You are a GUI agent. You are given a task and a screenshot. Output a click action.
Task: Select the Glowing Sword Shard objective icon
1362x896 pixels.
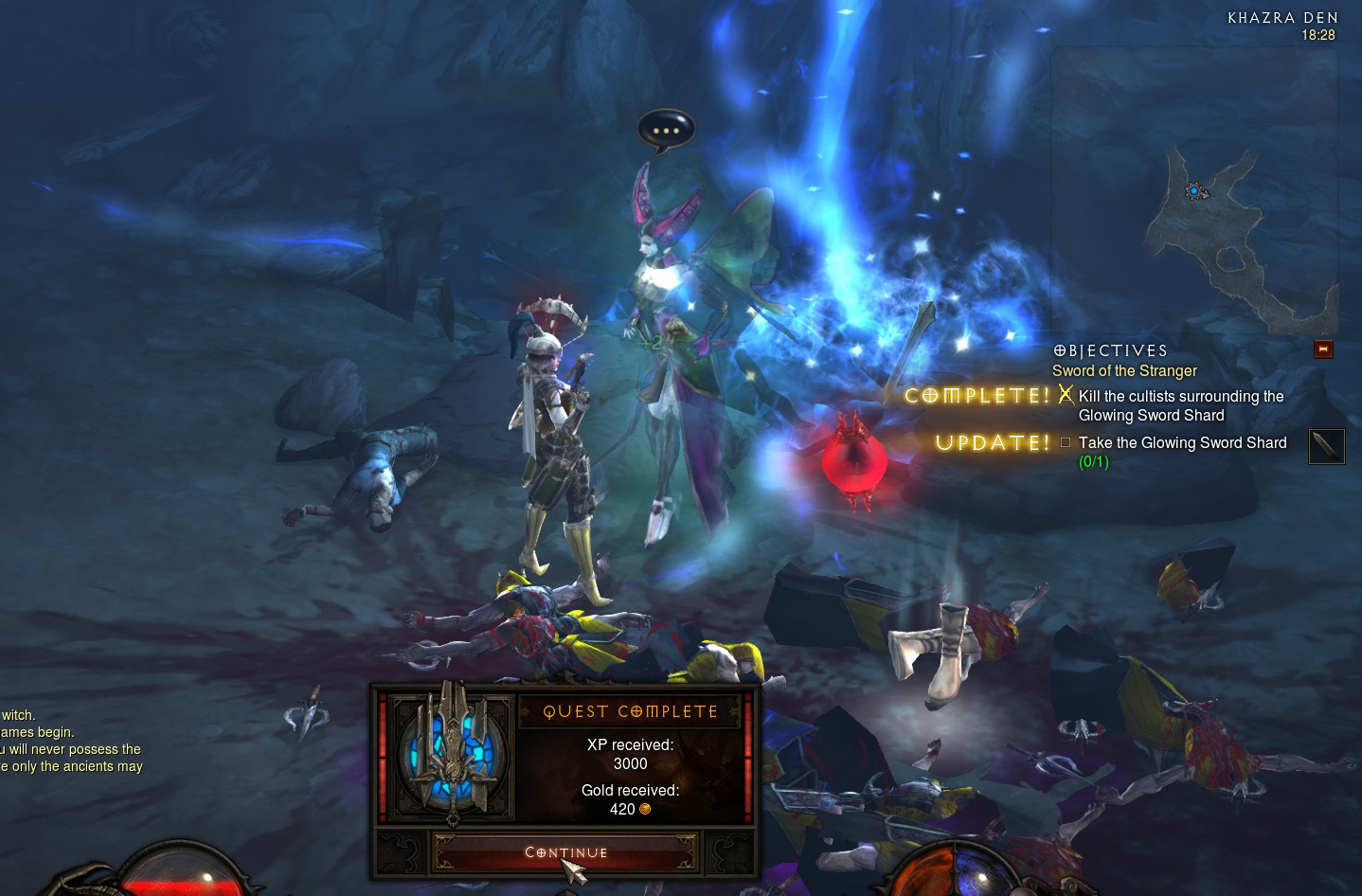[x=1326, y=445]
